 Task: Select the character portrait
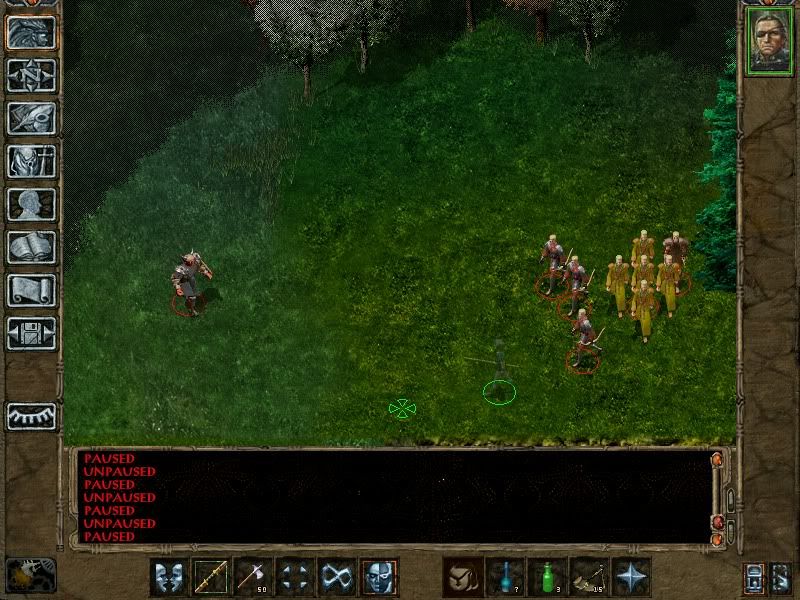(x=769, y=41)
